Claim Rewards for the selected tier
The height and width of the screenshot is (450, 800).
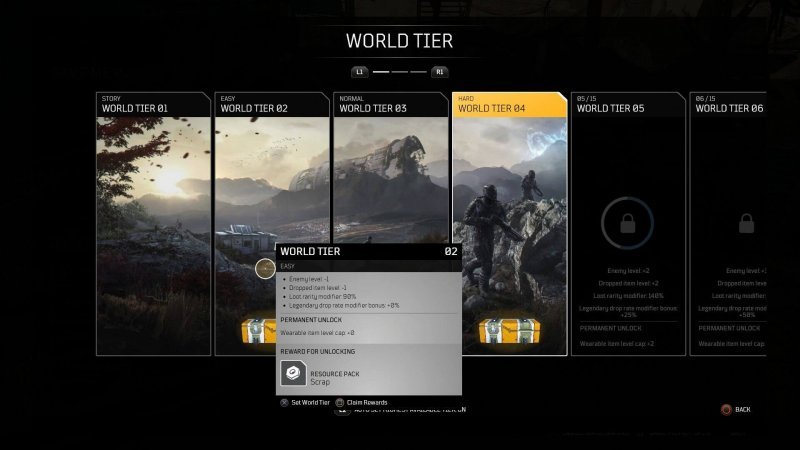tap(364, 402)
